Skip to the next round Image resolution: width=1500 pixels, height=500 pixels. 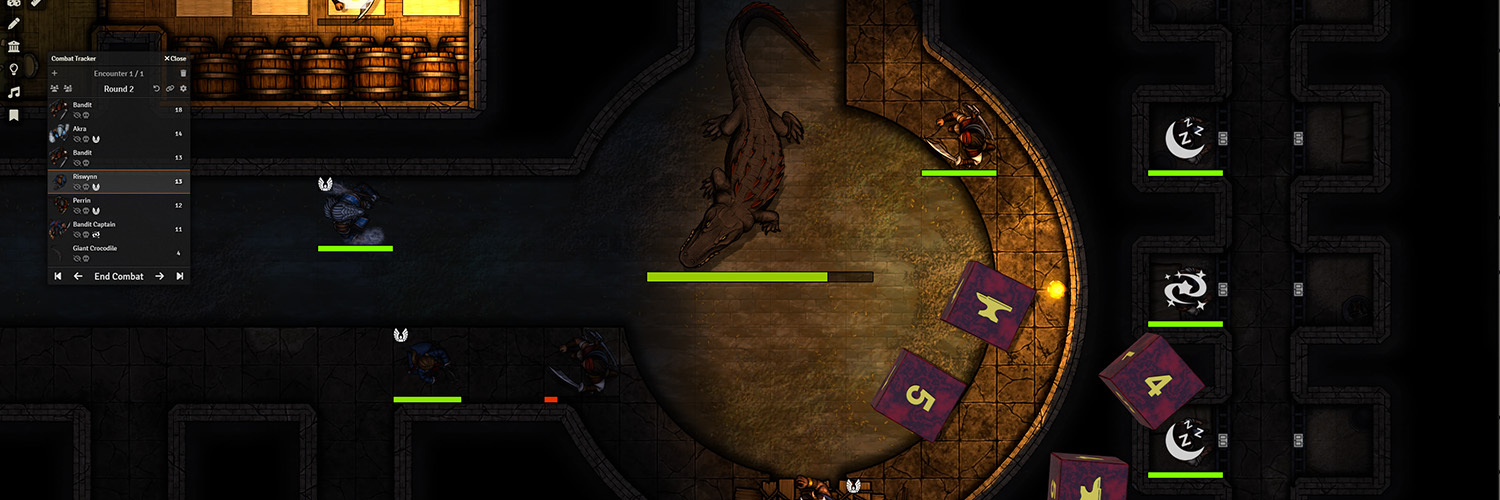tap(180, 276)
